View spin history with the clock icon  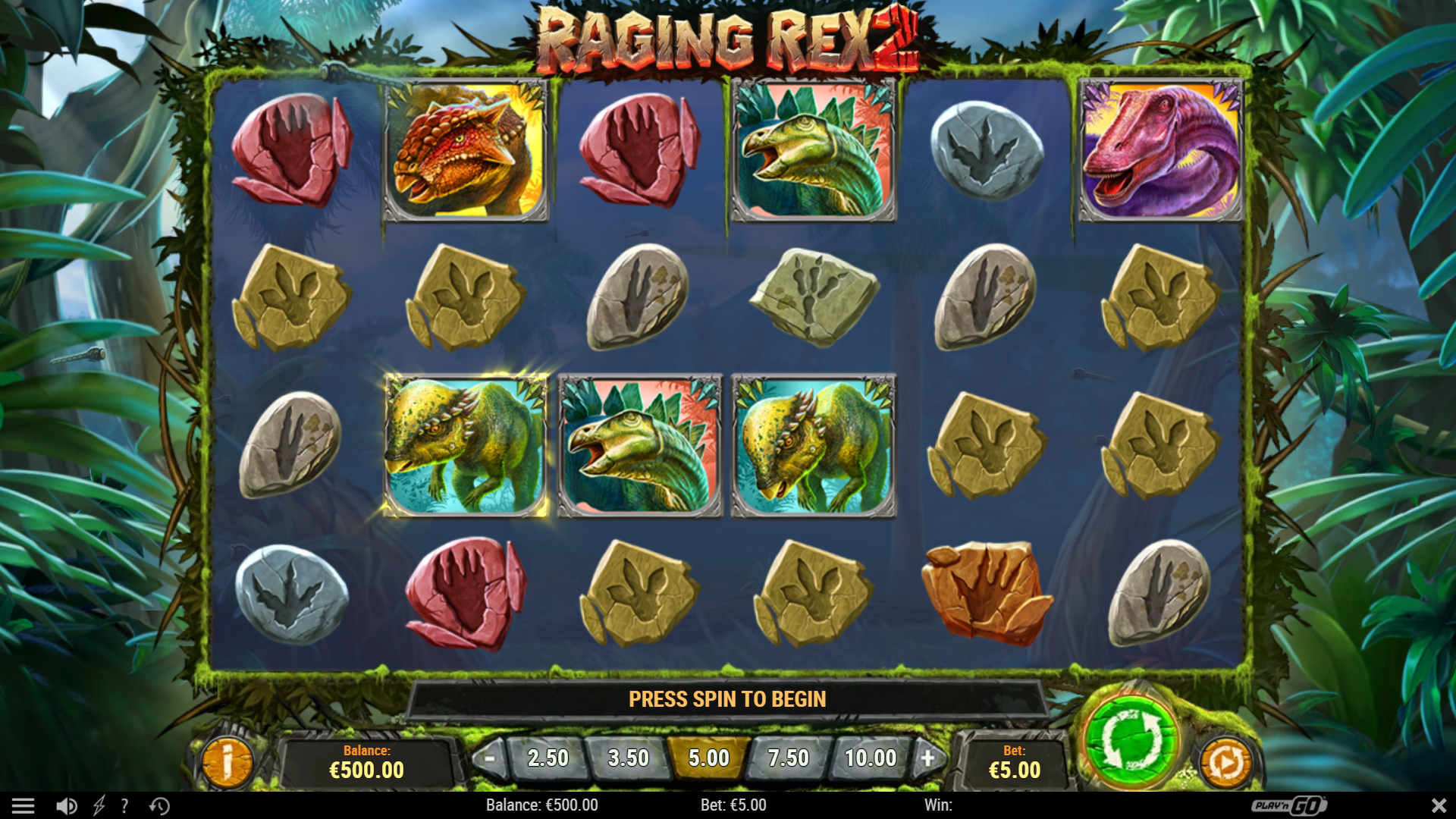(157, 805)
